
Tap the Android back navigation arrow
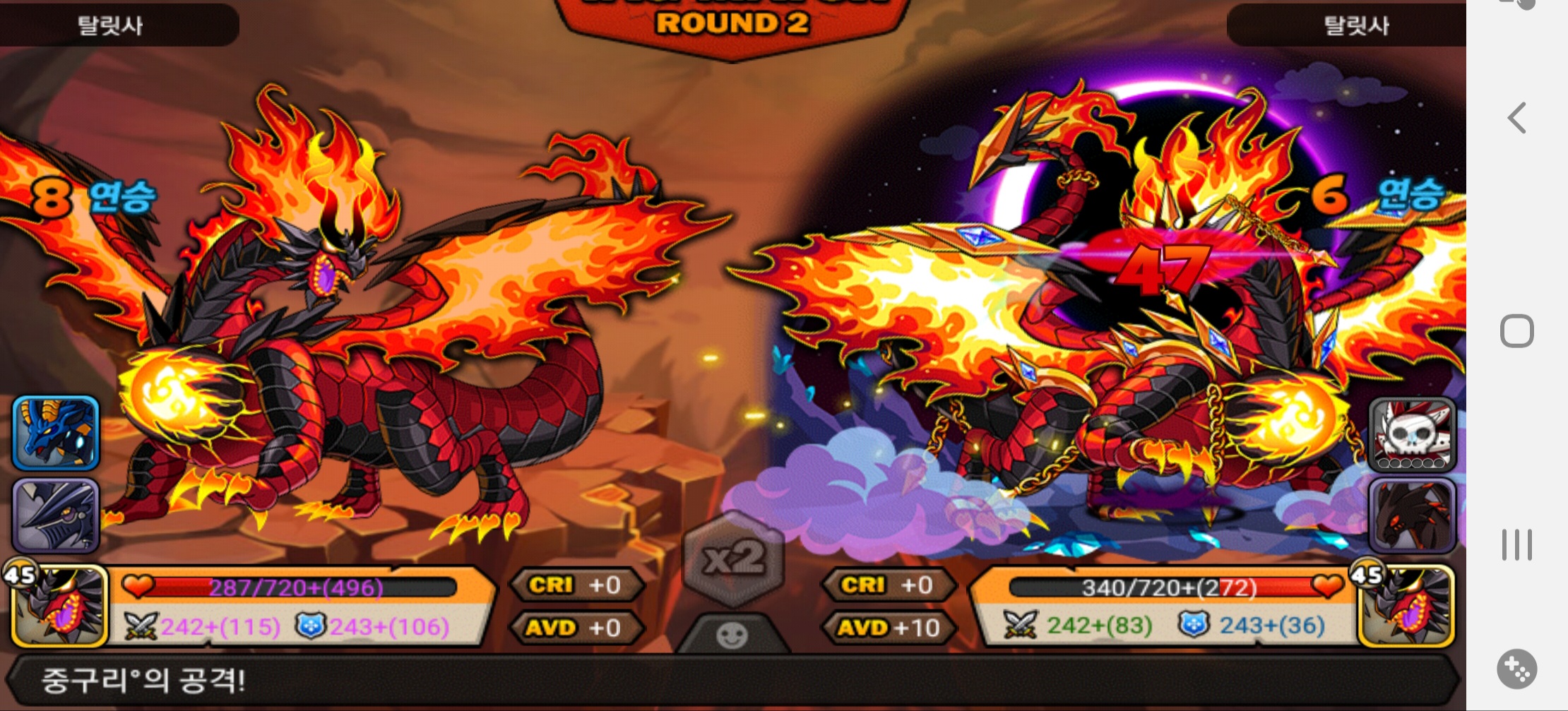[1516, 118]
